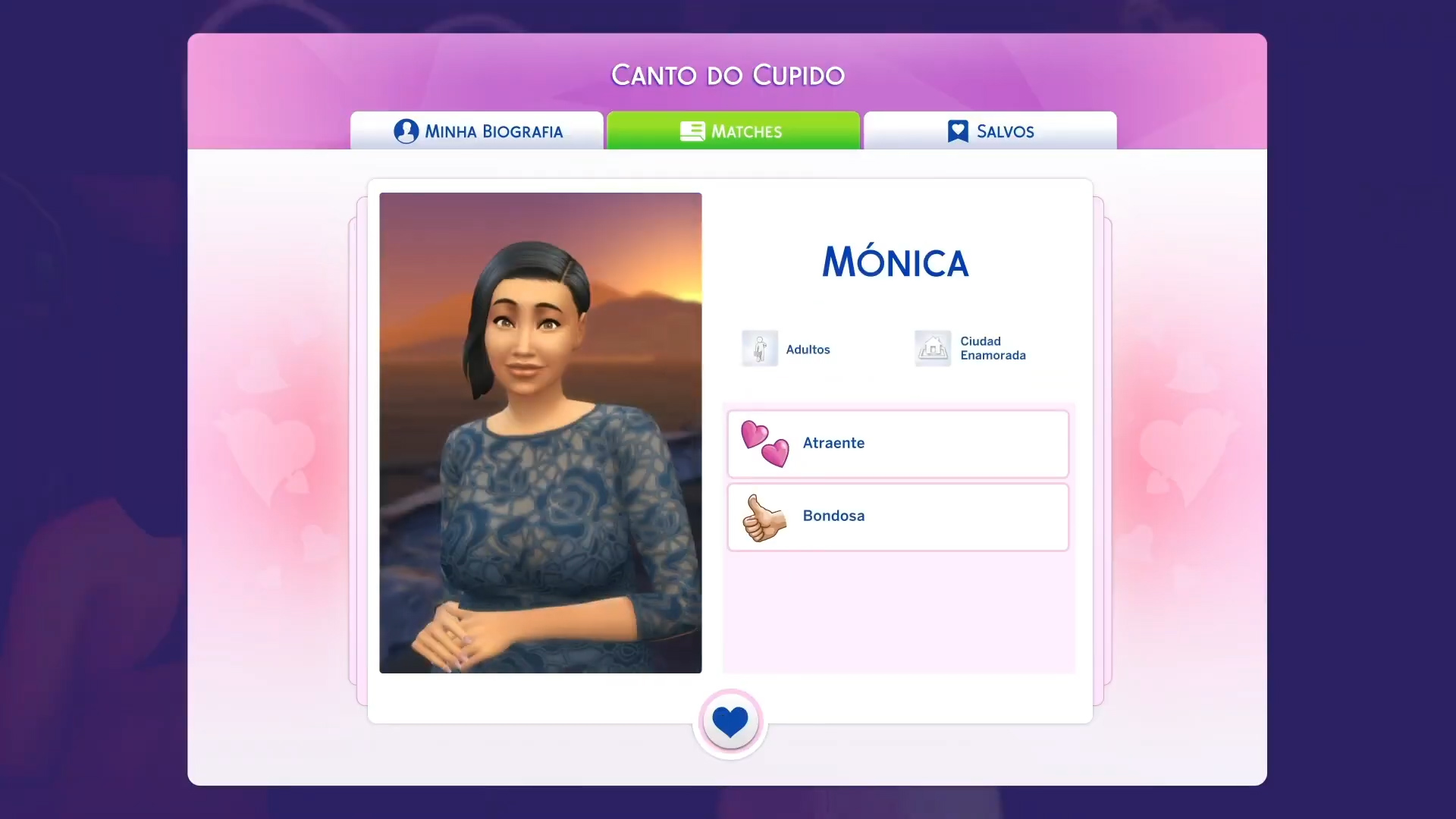
Task: Like Mónica with the heart button
Action: 730,722
